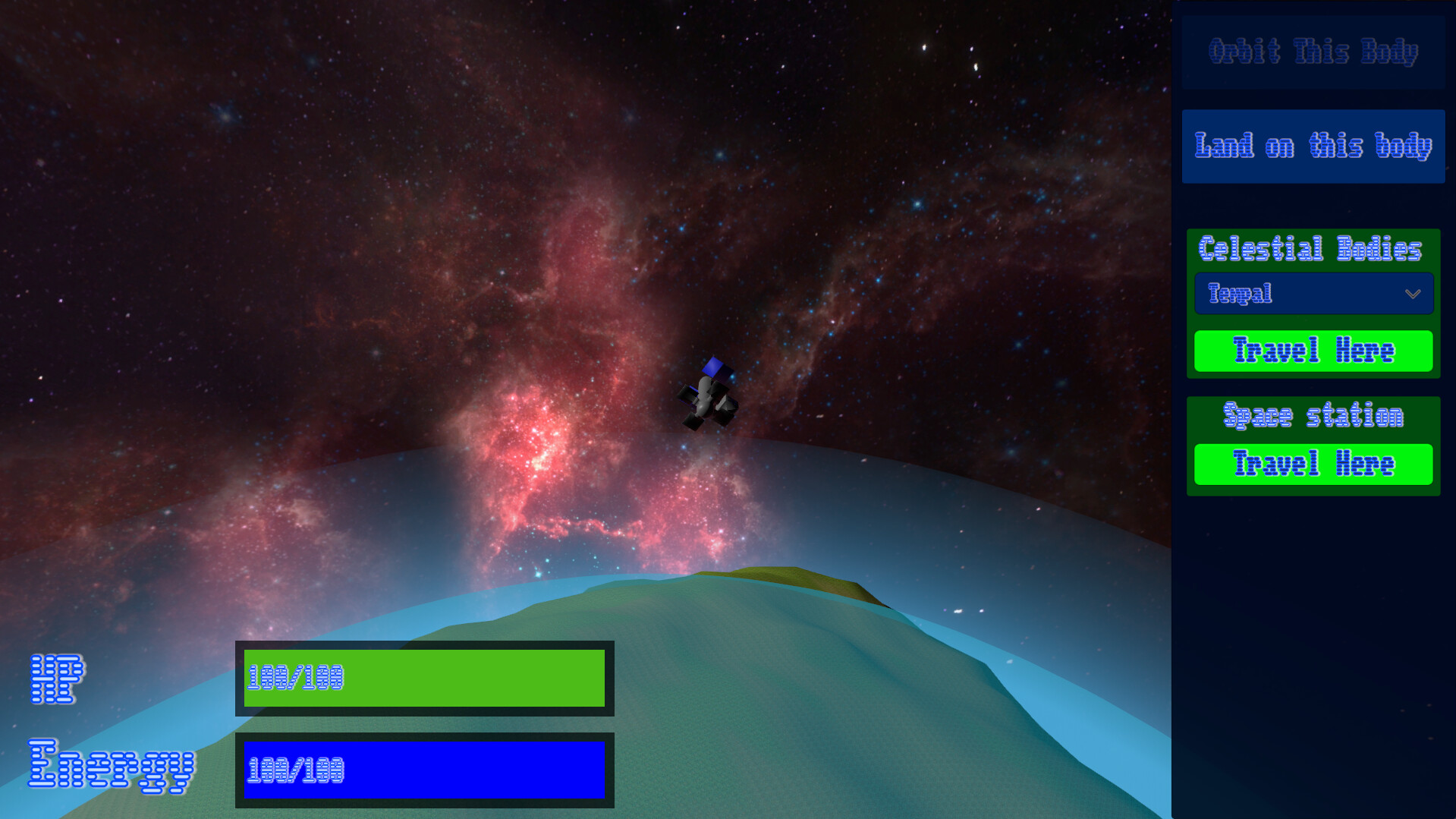Activate the Space station travel option

1313,465
